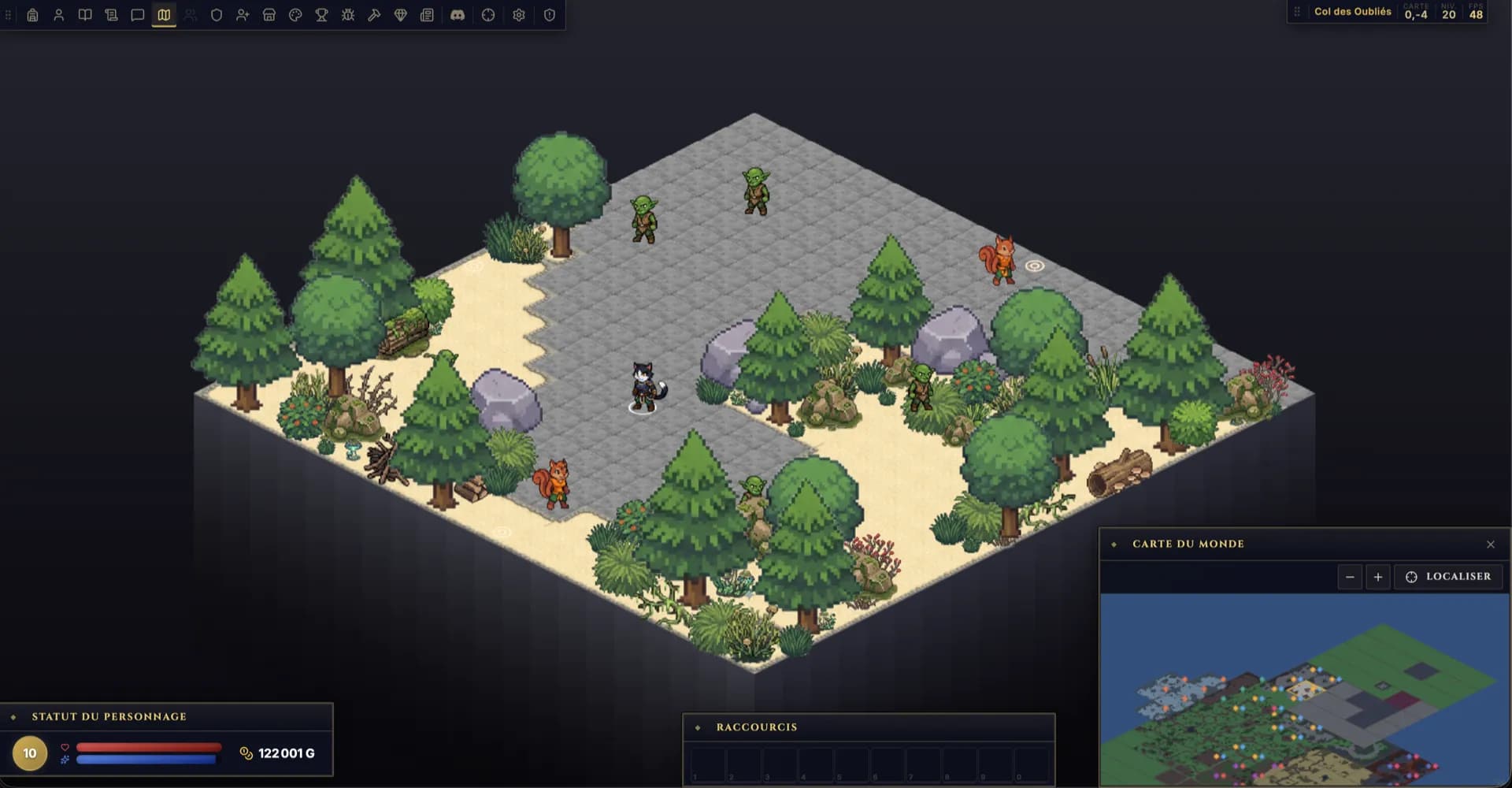Open the Discord link icon
Viewport: 1512px width, 788px height.
click(x=458, y=15)
